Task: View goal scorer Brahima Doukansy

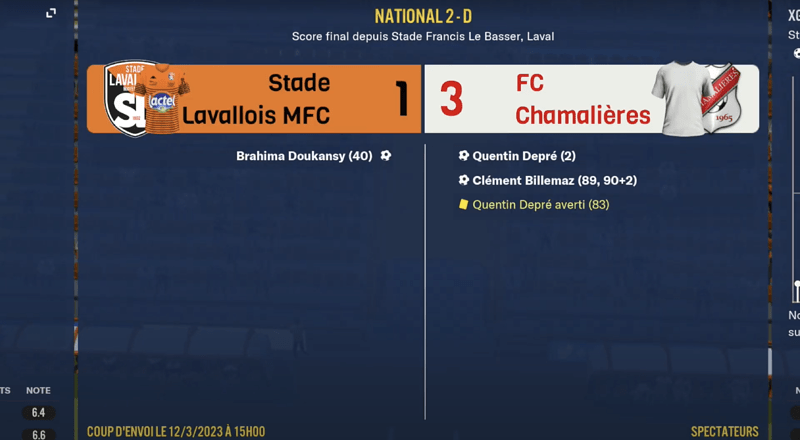Action: point(304,156)
